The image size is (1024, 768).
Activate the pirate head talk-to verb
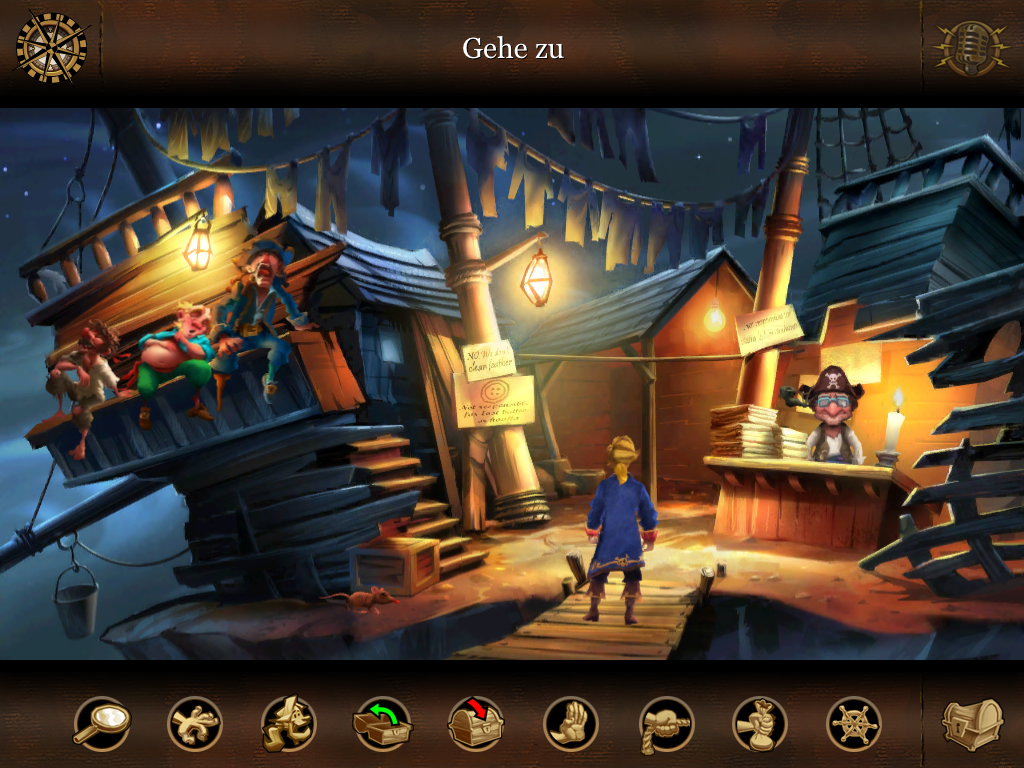288,723
